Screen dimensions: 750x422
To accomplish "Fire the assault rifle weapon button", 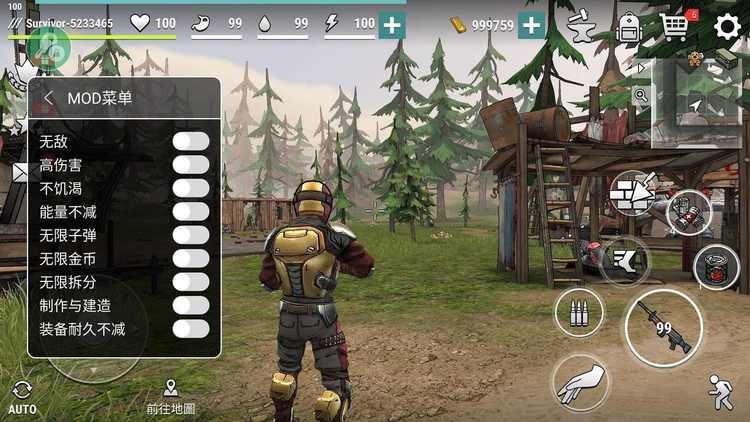I will (x=662, y=328).
